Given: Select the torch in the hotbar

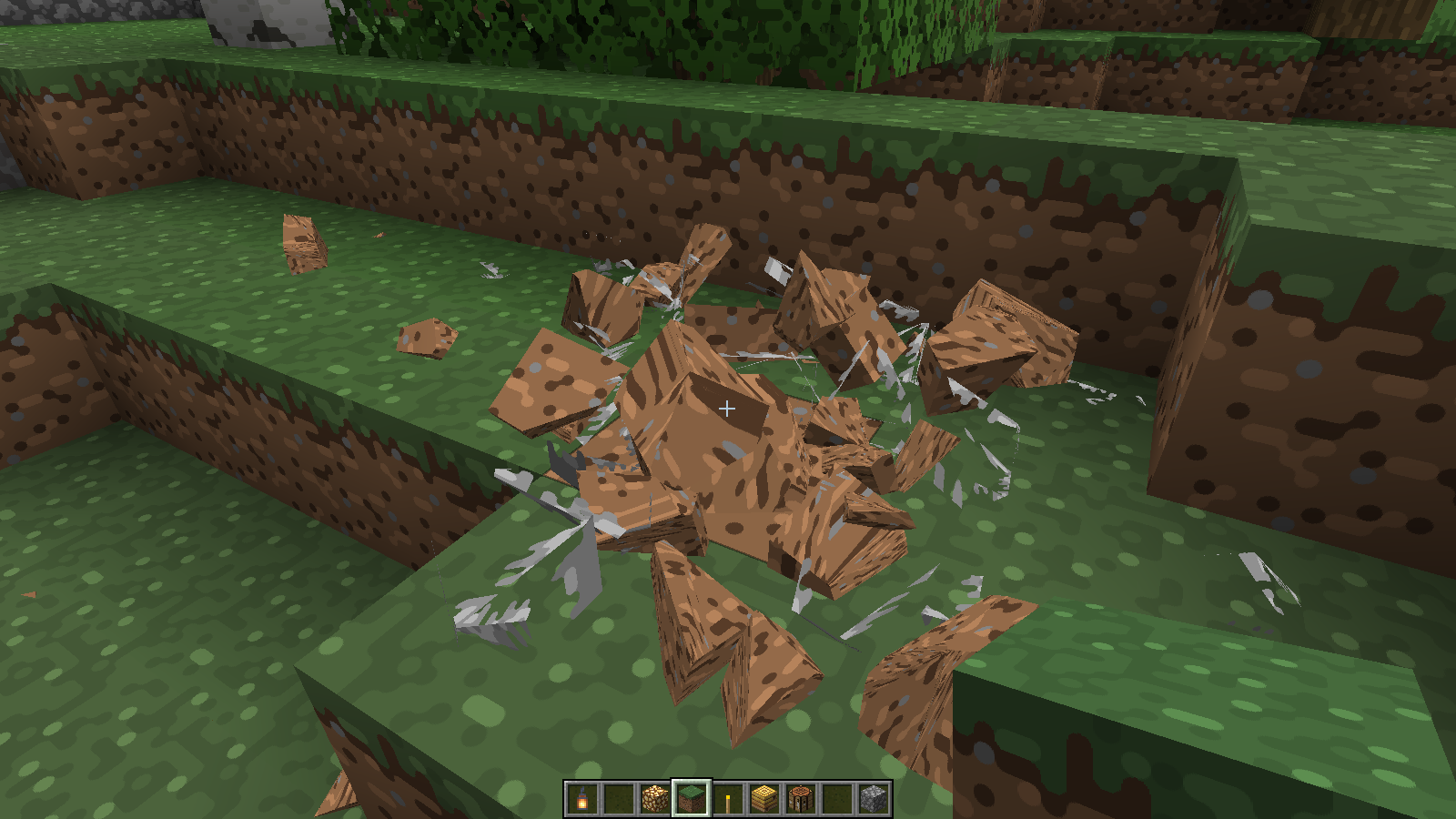Looking at the screenshot, I should (728, 799).
